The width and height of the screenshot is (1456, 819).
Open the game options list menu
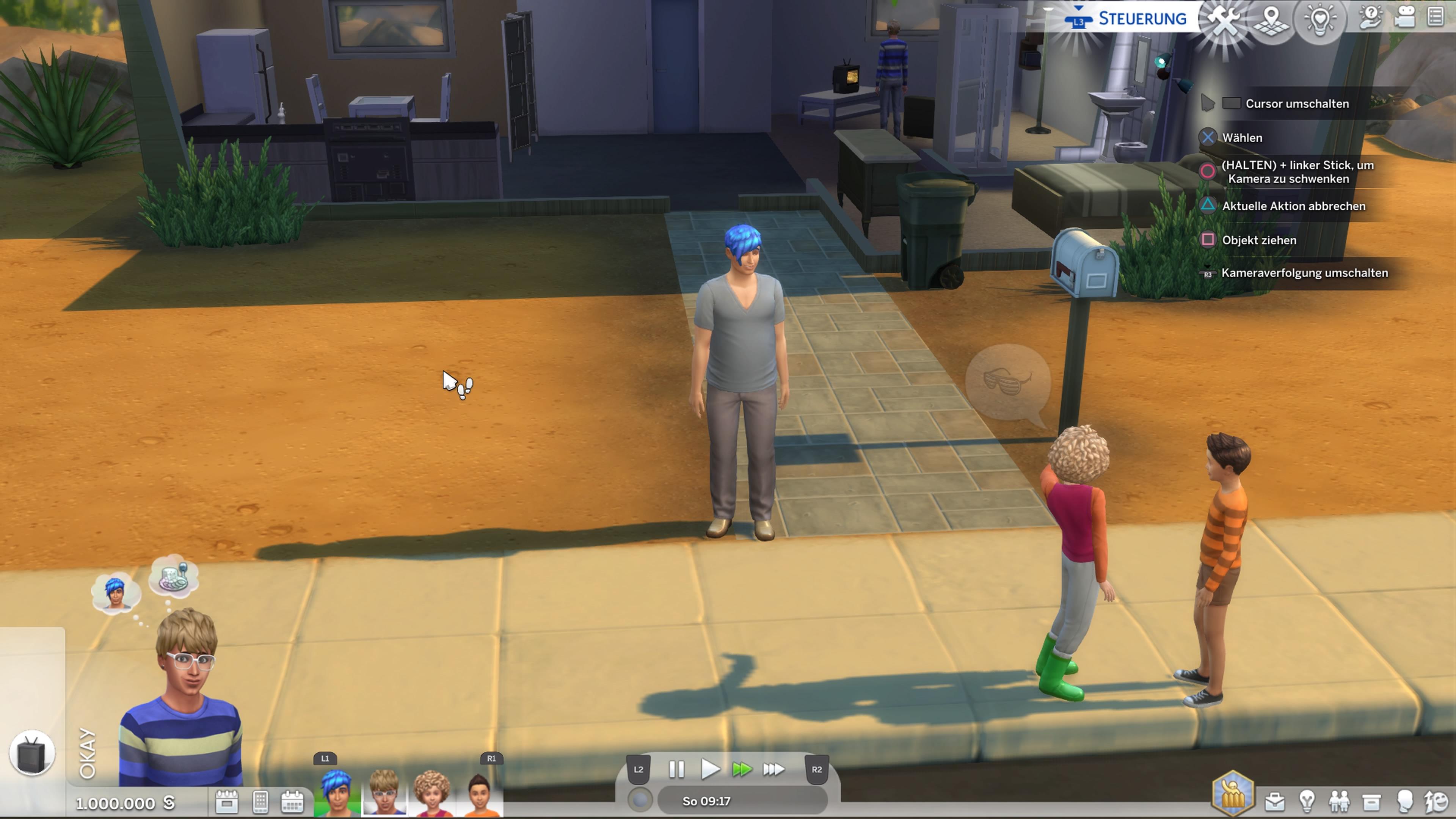click(x=1436, y=17)
